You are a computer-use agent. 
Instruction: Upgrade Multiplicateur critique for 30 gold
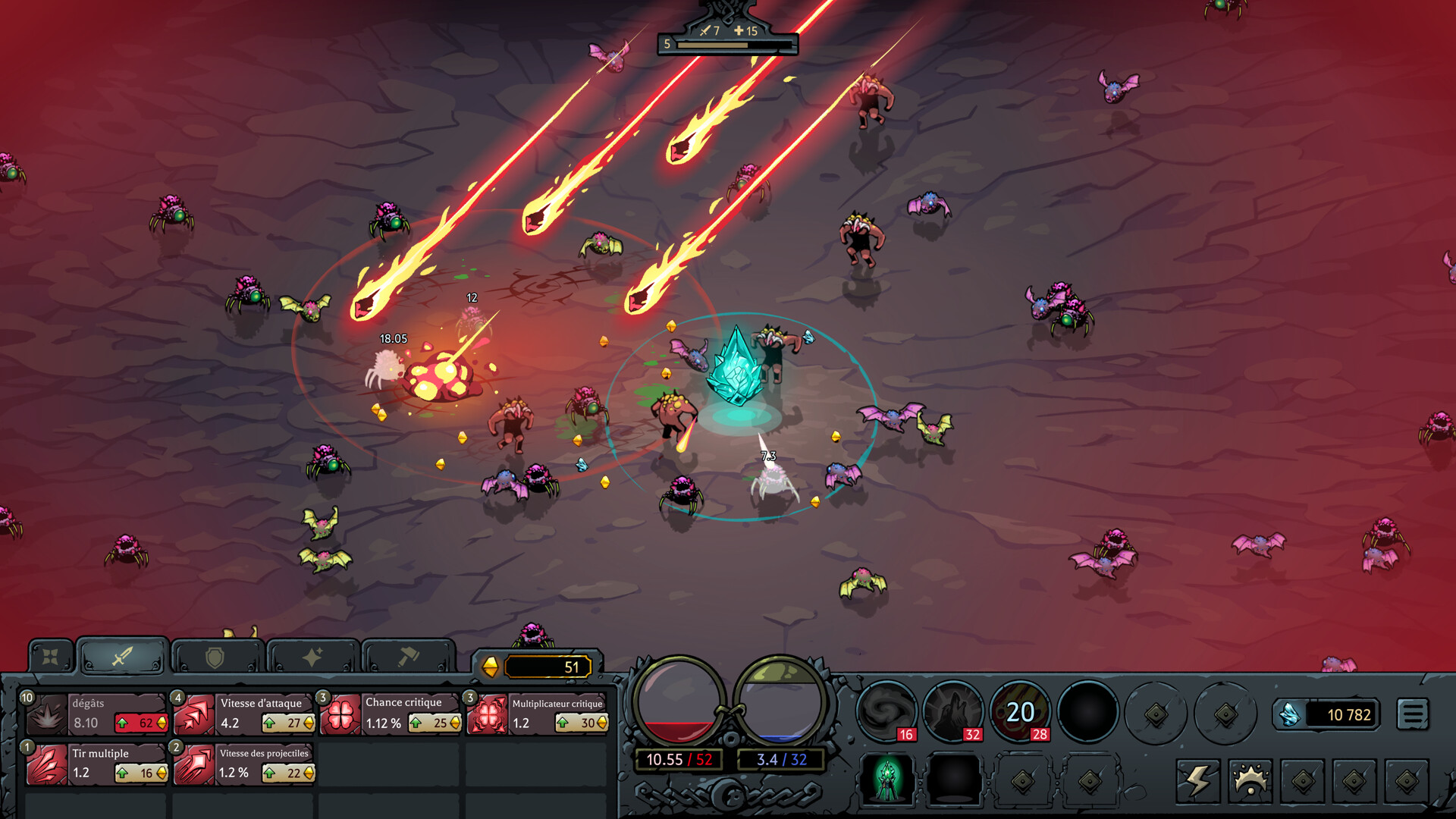point(582,723)
